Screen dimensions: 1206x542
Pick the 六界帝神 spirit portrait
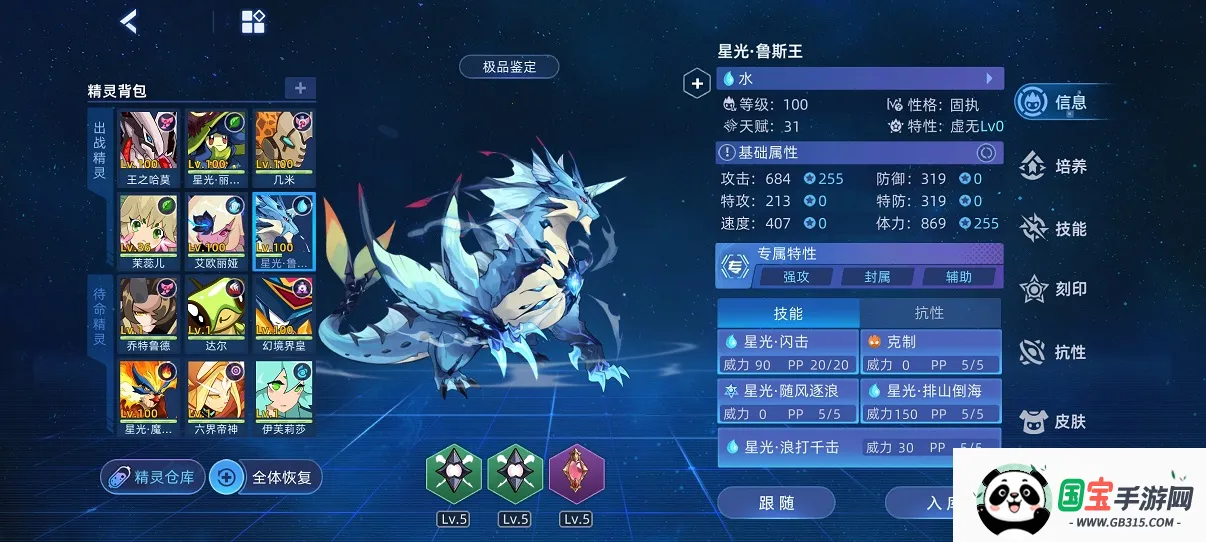pos(216,396)
